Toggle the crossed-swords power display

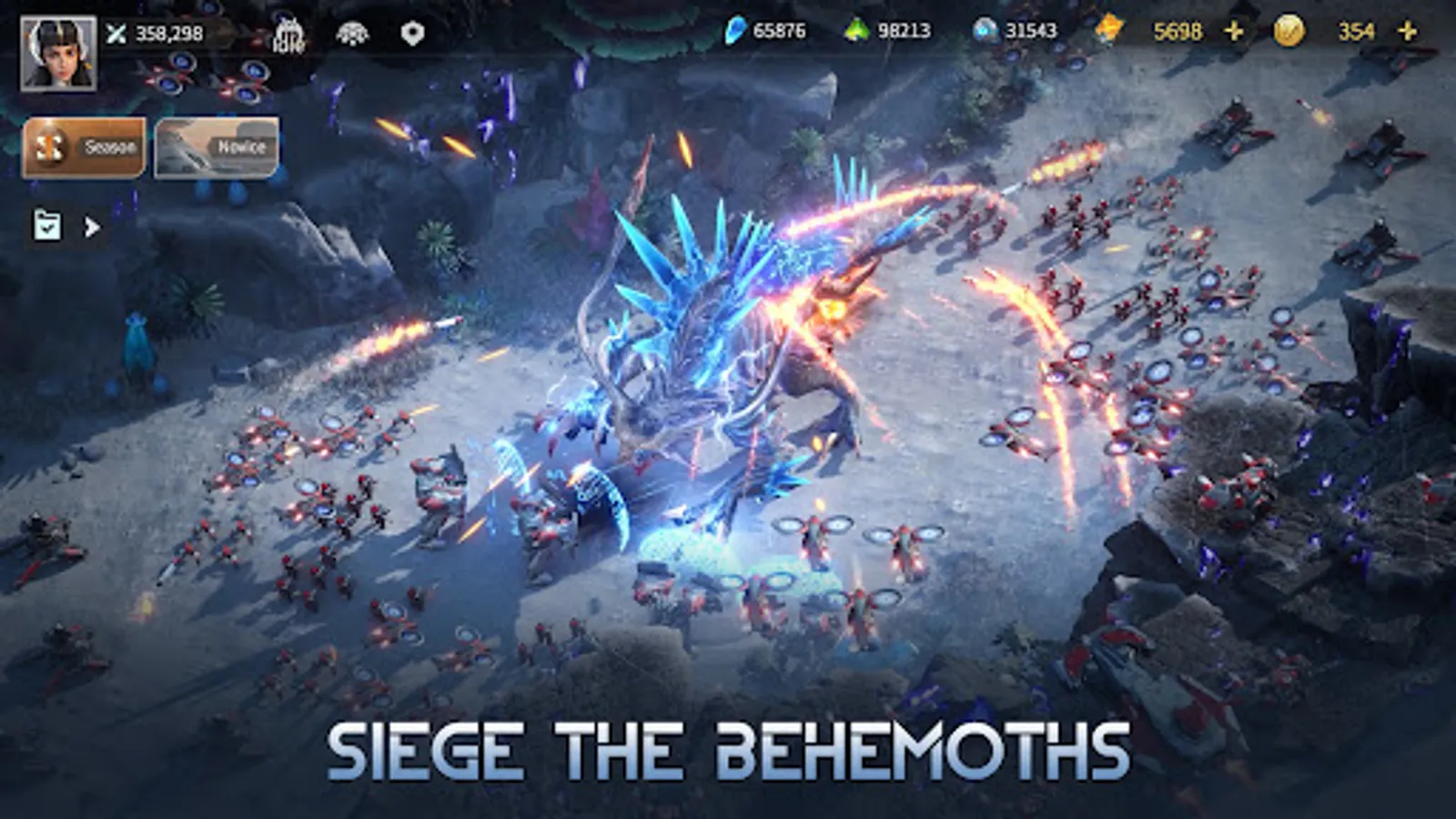(x=116, y=35)
